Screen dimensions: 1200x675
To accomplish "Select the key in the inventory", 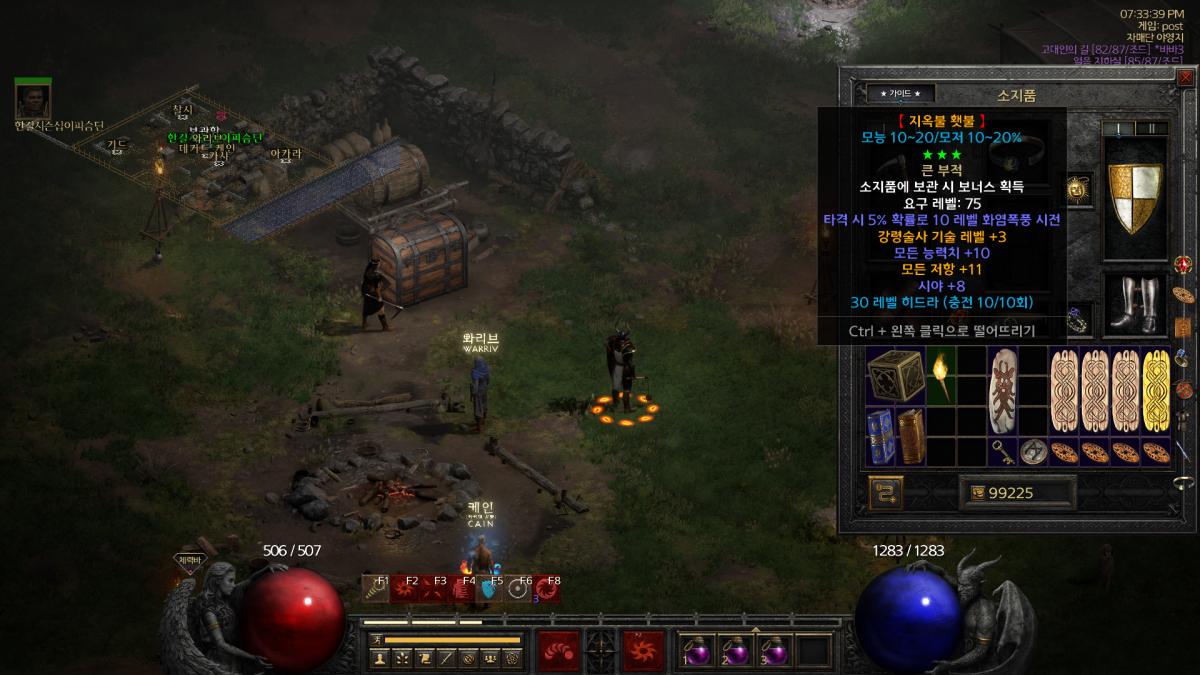I will pos(1003,451).
